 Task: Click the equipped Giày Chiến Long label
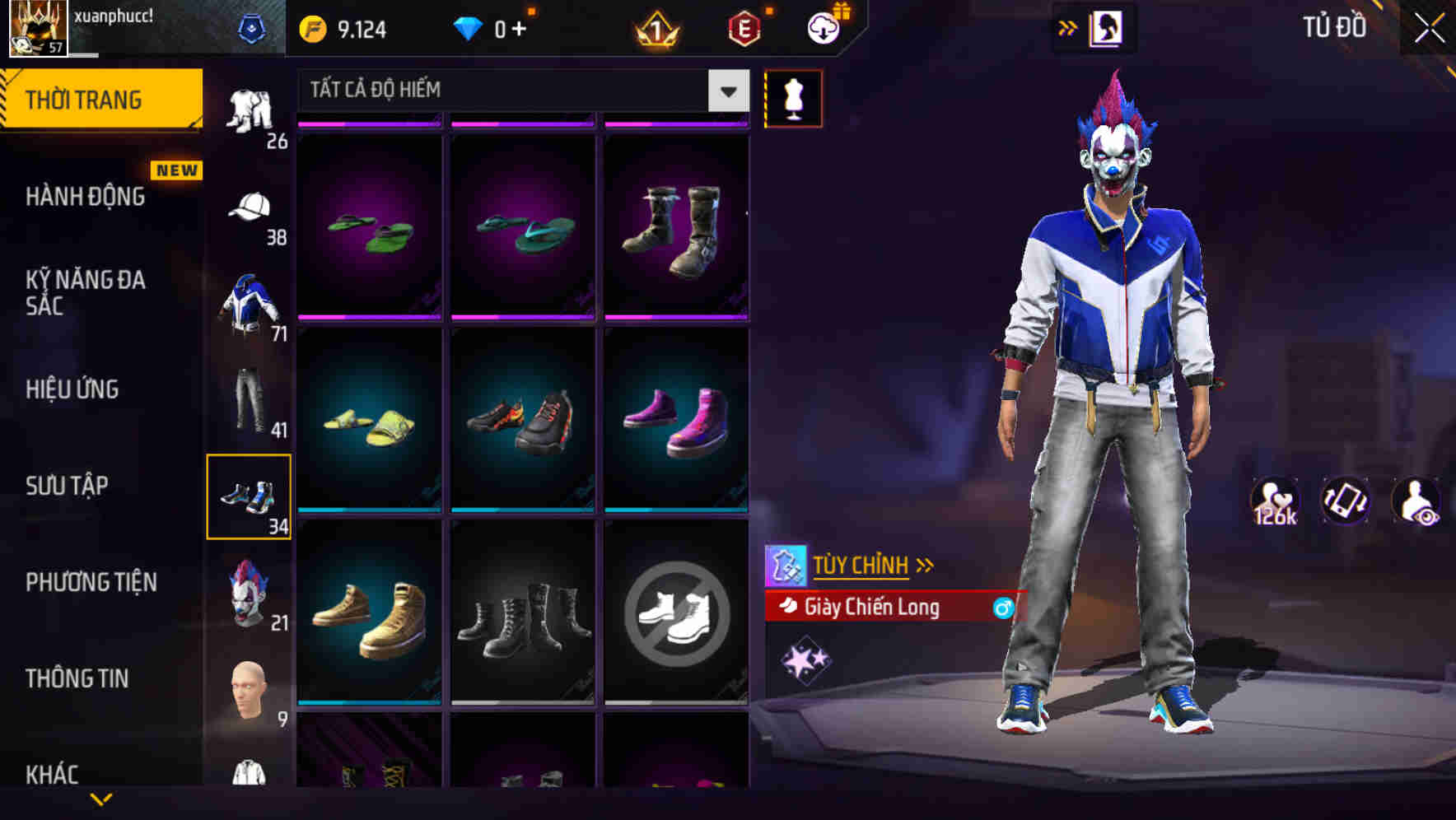pyautogui.click(x=873, y=608)
